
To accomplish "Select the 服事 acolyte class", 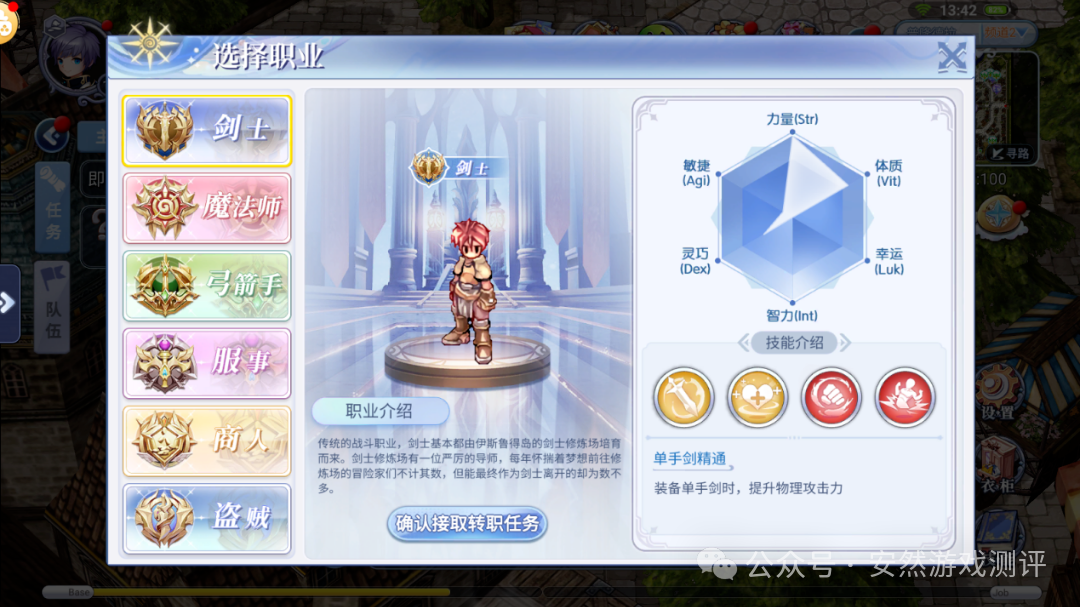I will click(x=207, y=363).
